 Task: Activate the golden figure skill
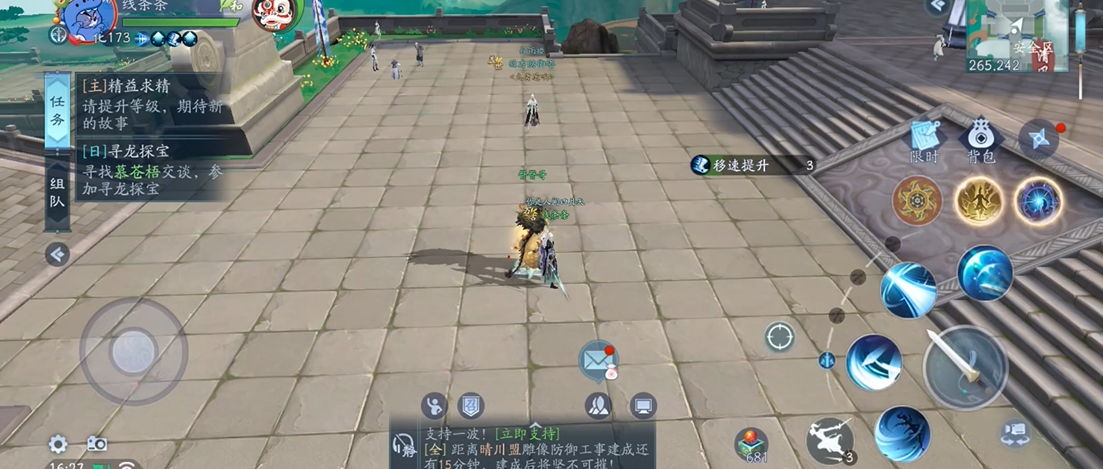[x=978, y=201]
